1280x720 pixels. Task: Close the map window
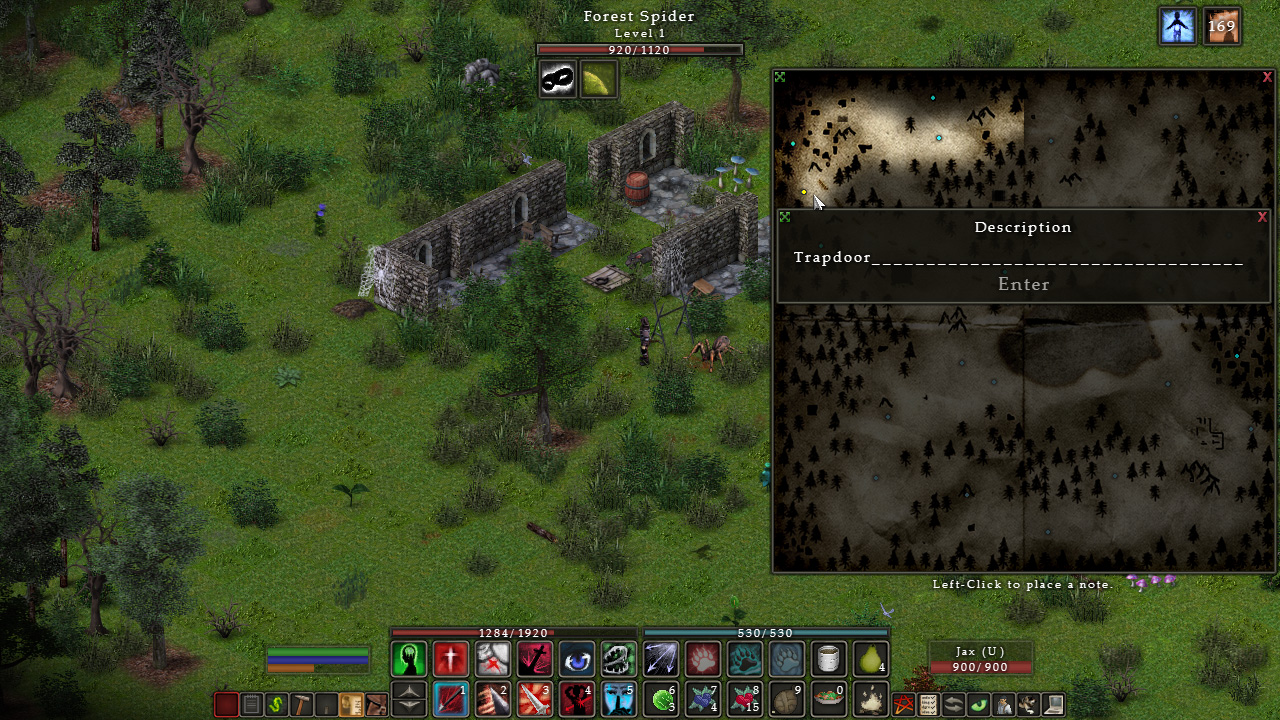(x=1267, y=77)
